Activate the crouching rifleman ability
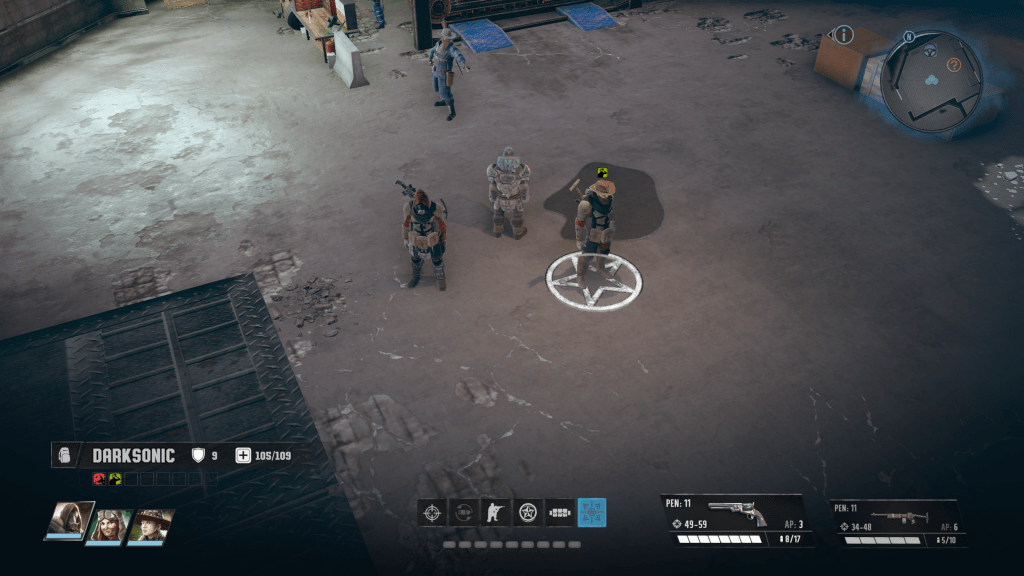 (x=496, y=513)
